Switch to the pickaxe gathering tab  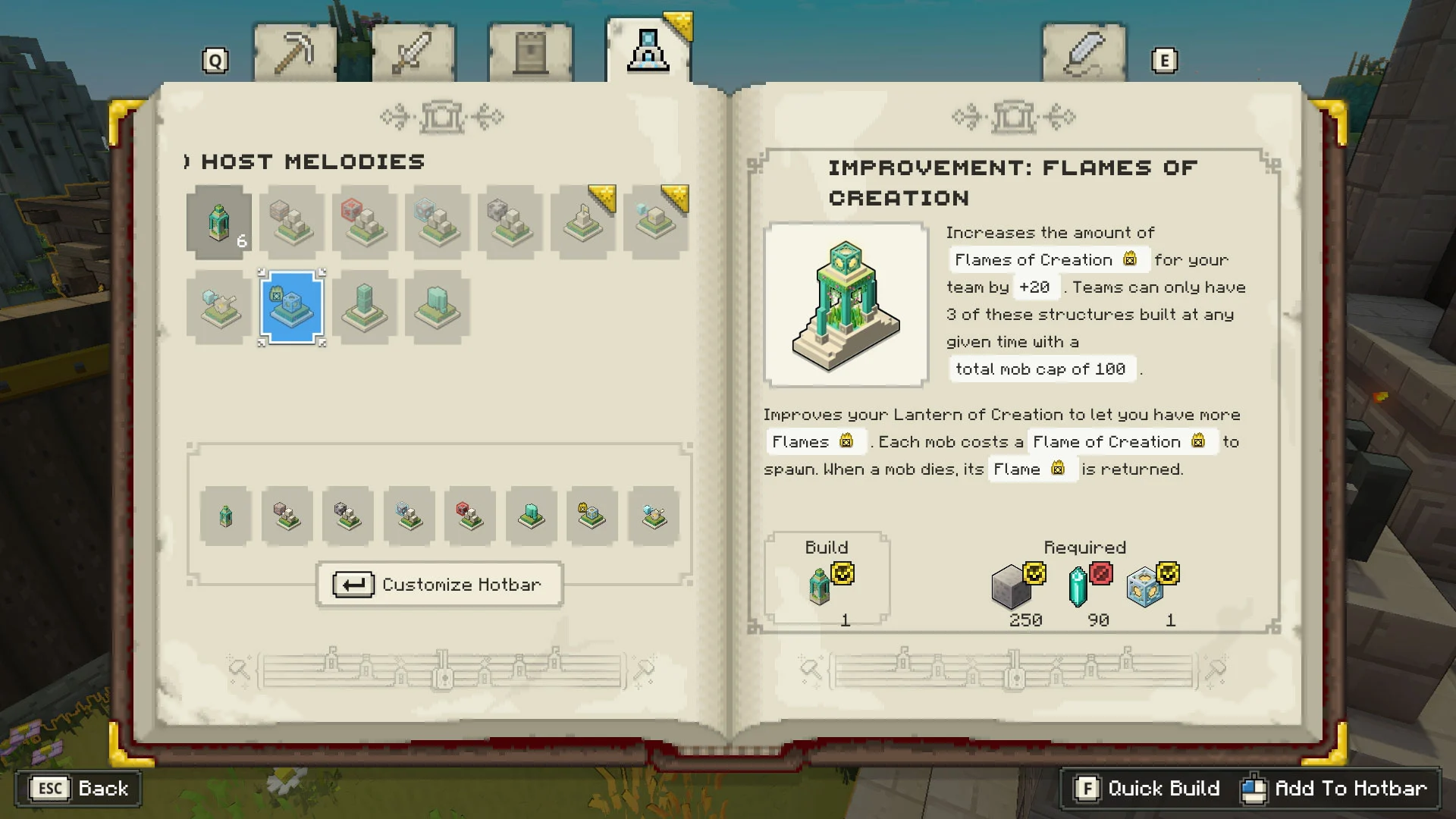coord(294,53)
